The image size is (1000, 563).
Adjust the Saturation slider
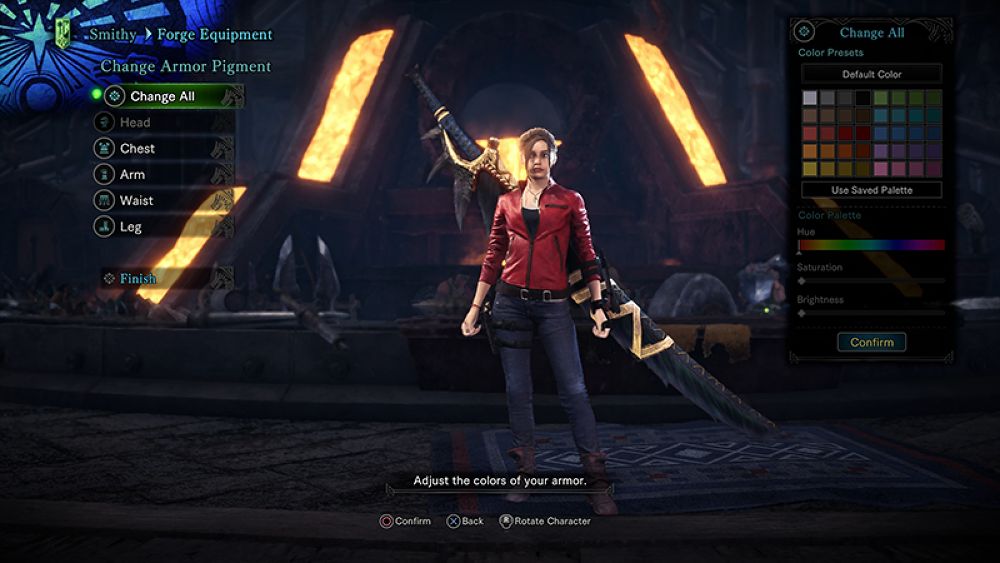871,281
